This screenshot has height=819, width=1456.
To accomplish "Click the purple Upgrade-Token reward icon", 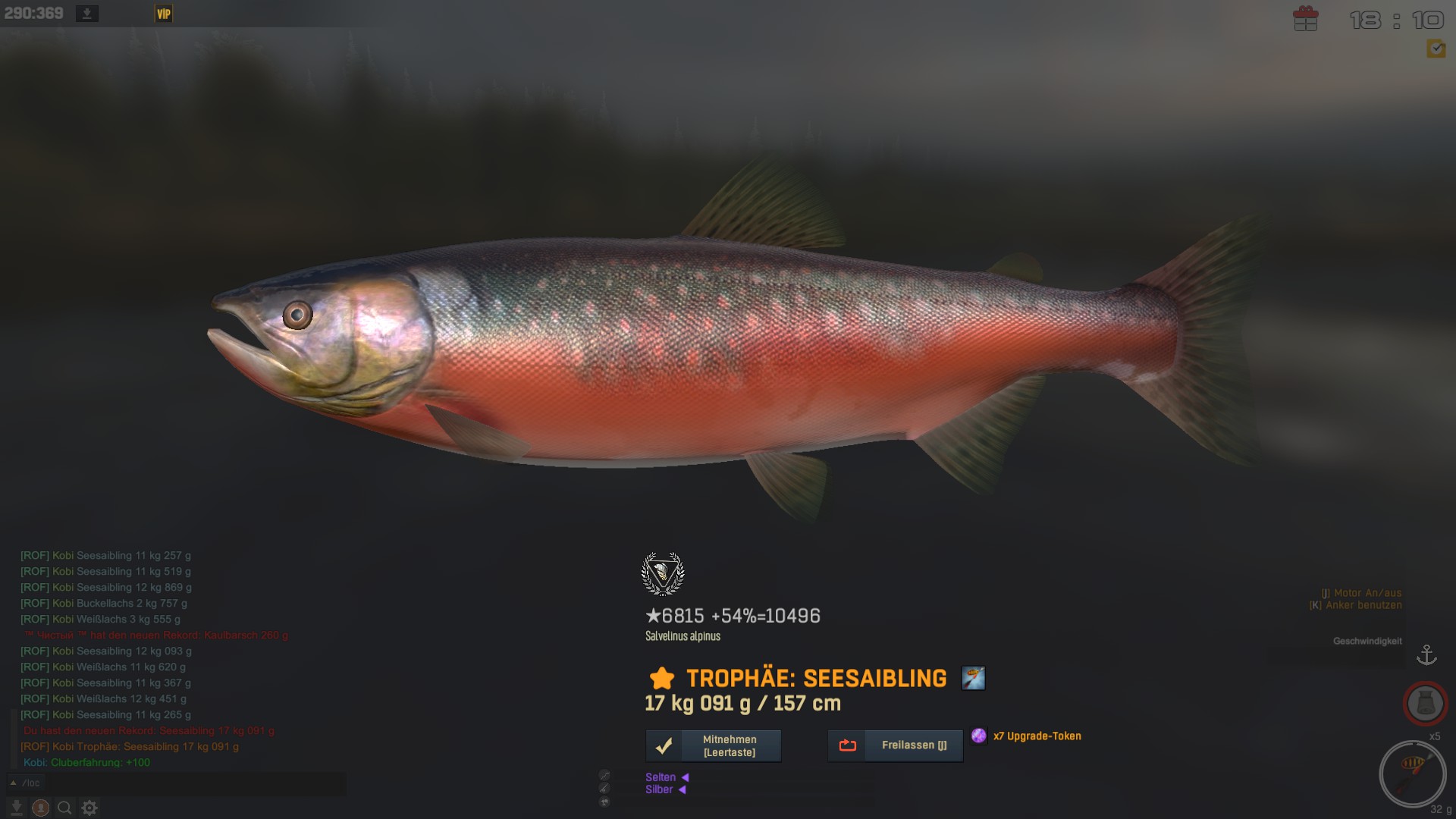I will click(979, 736).
